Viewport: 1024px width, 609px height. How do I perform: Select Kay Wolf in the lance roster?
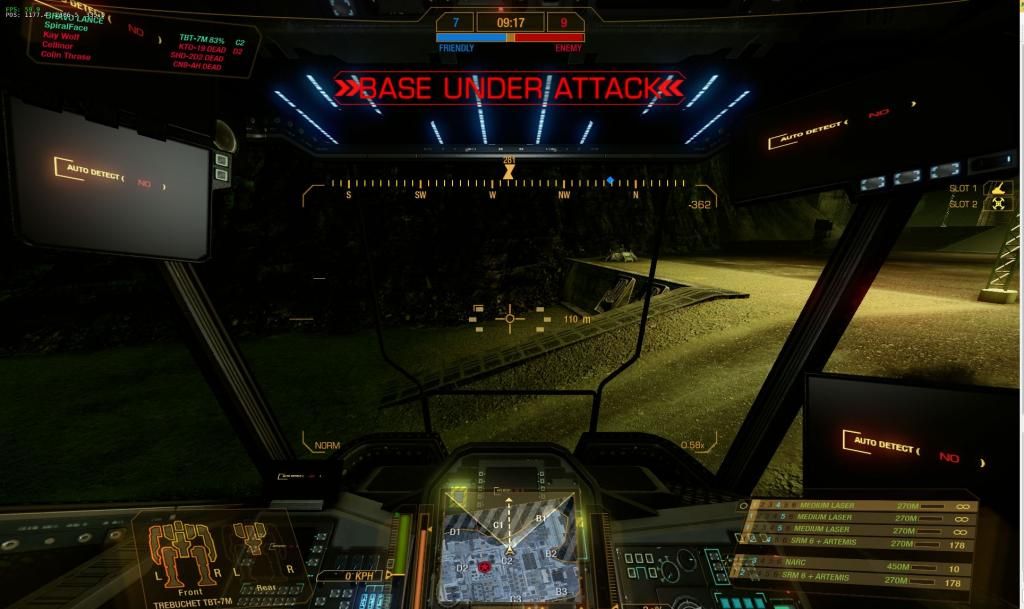(60, 37)
